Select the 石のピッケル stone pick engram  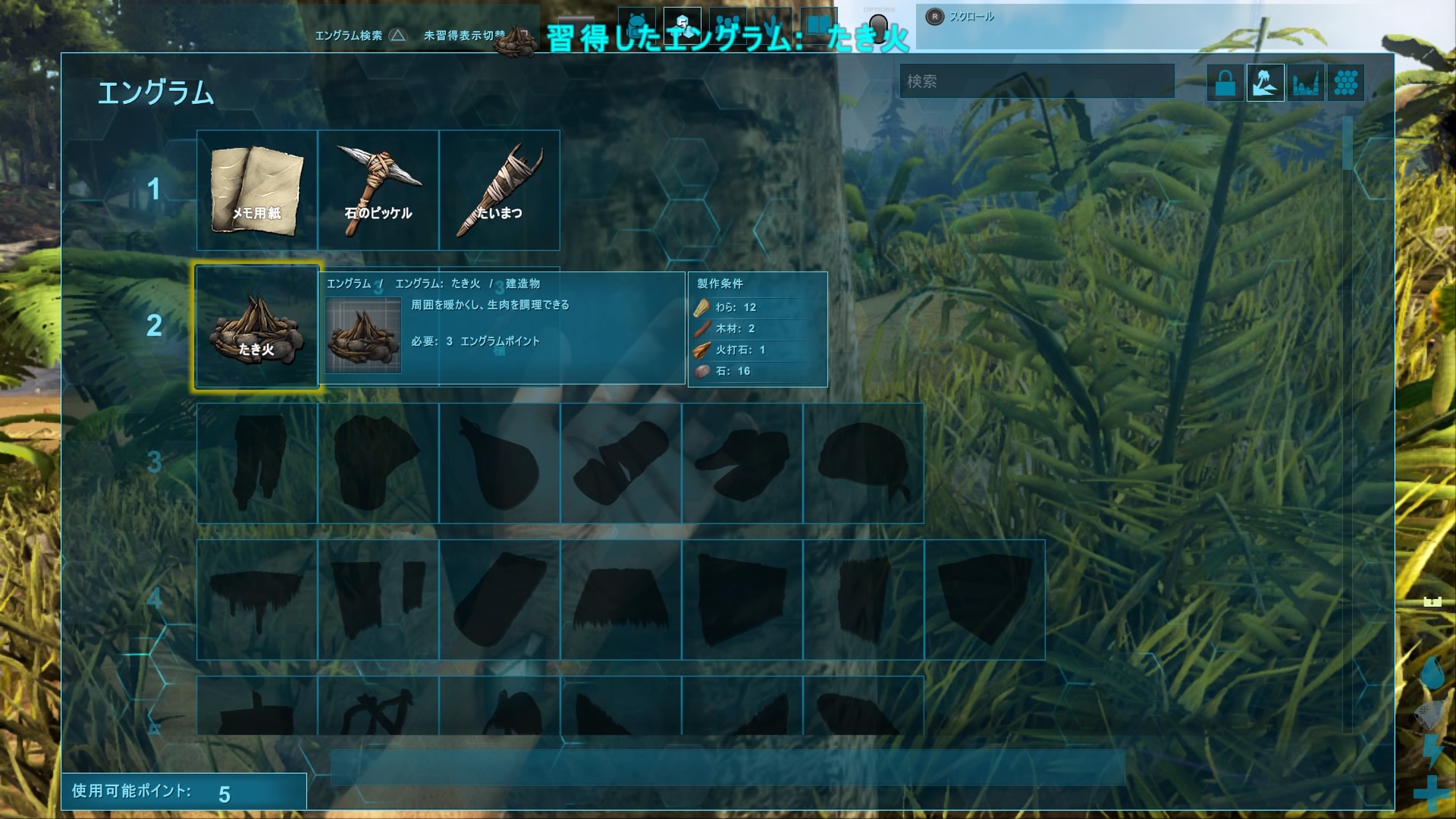[x=378, y=190]
